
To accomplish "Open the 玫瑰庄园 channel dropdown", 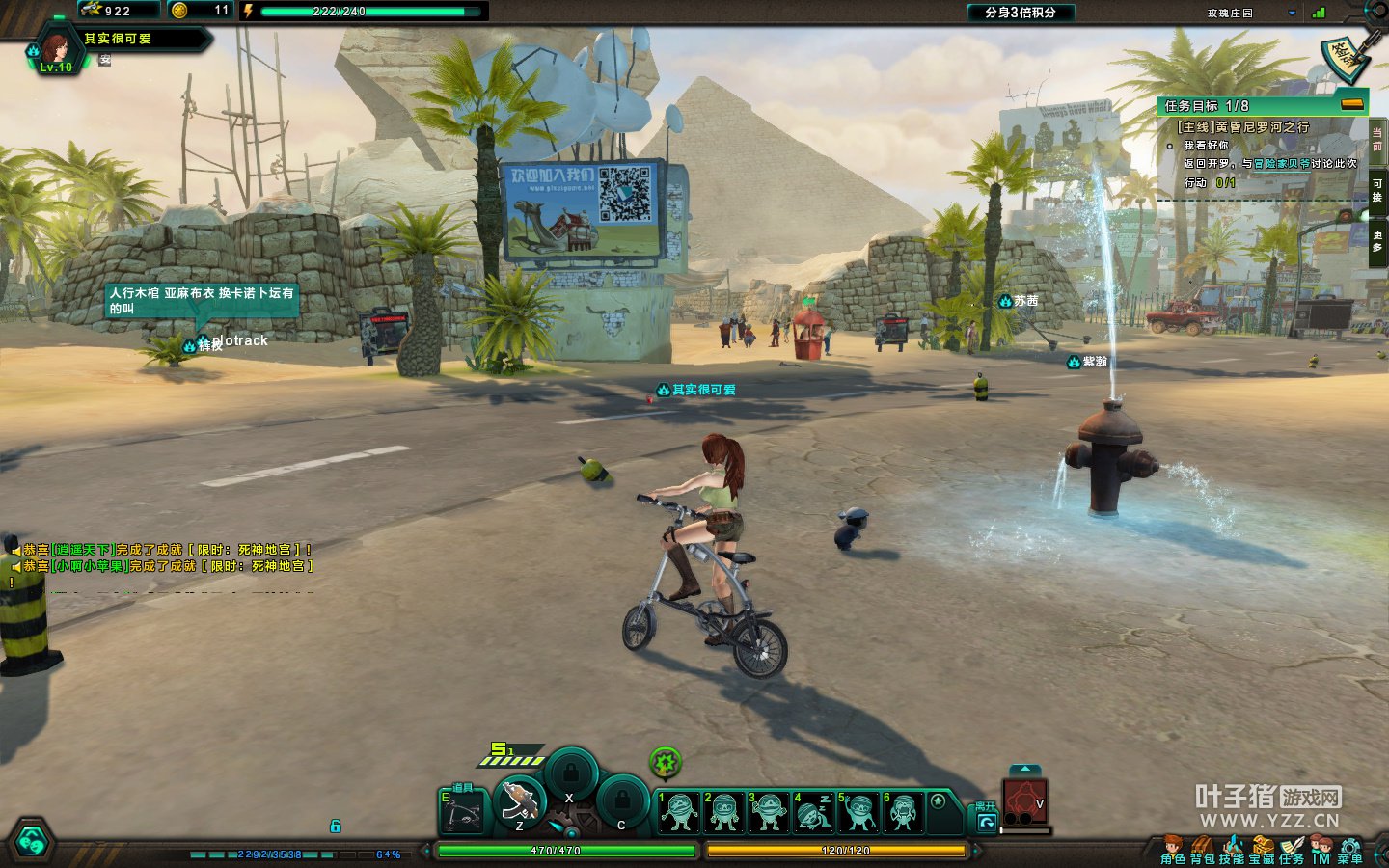I will point(1292,14).
